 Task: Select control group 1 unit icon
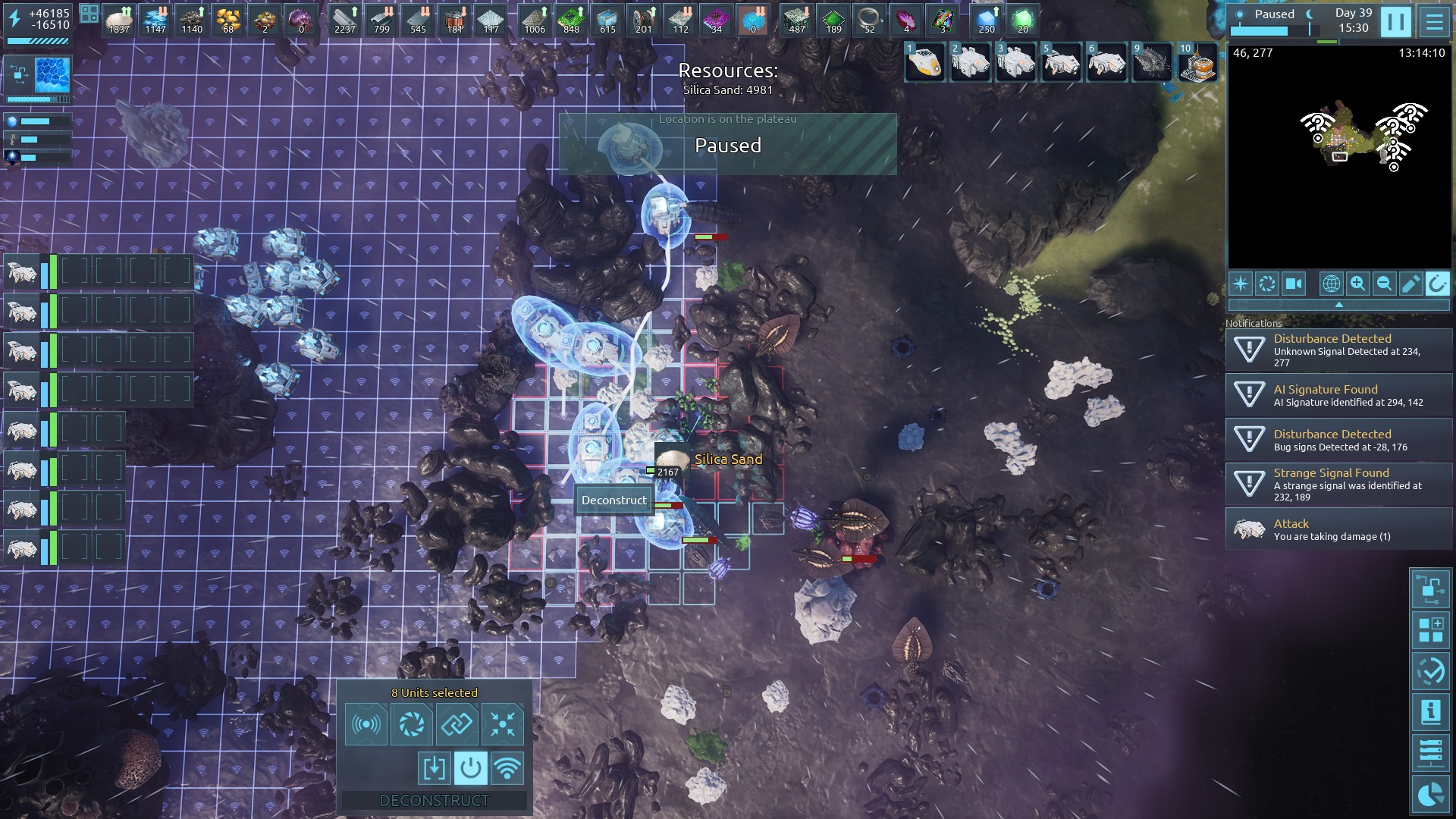point(925,61)
